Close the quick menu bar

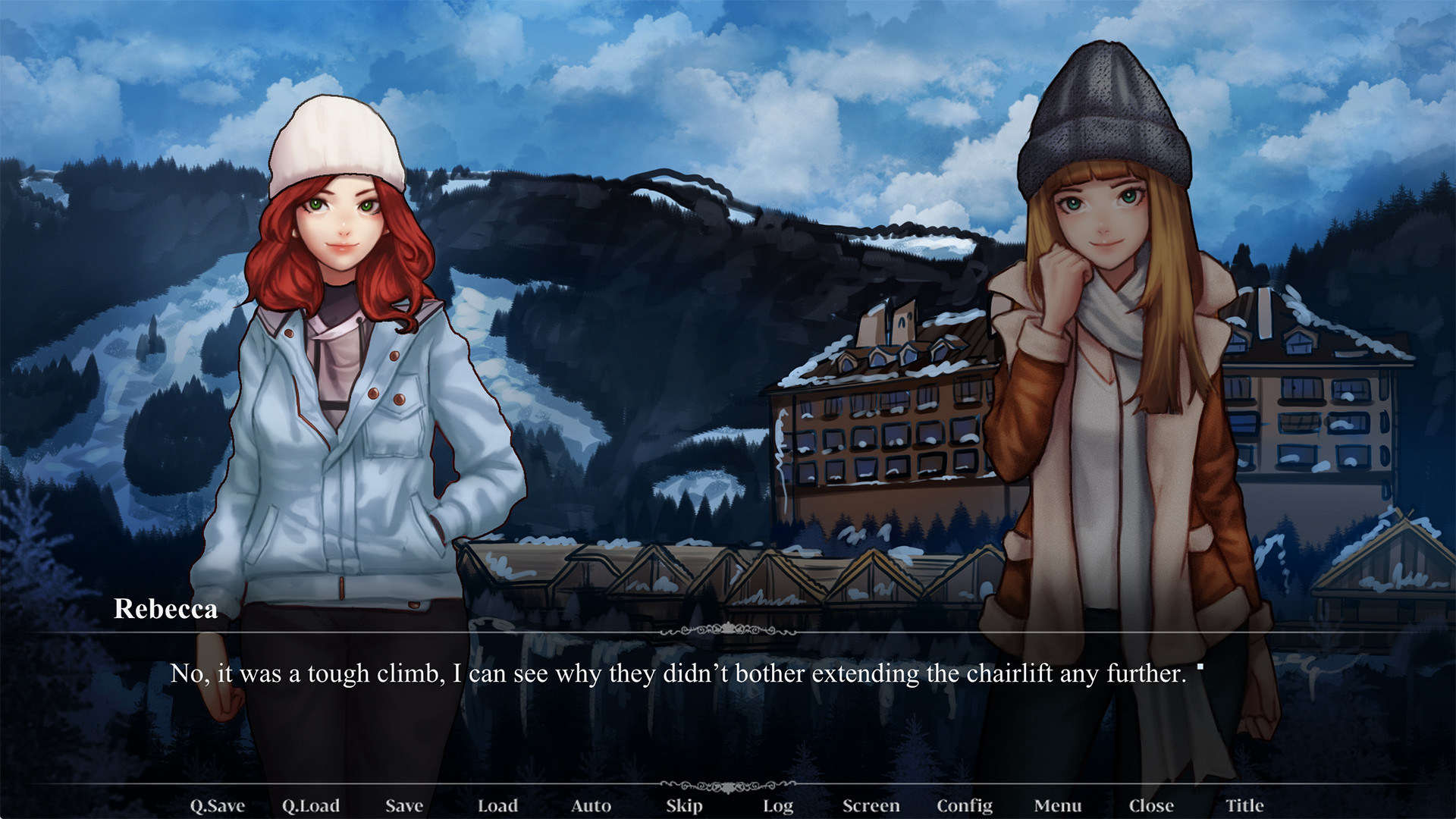pyautogui.click(x=1152, y=806)
